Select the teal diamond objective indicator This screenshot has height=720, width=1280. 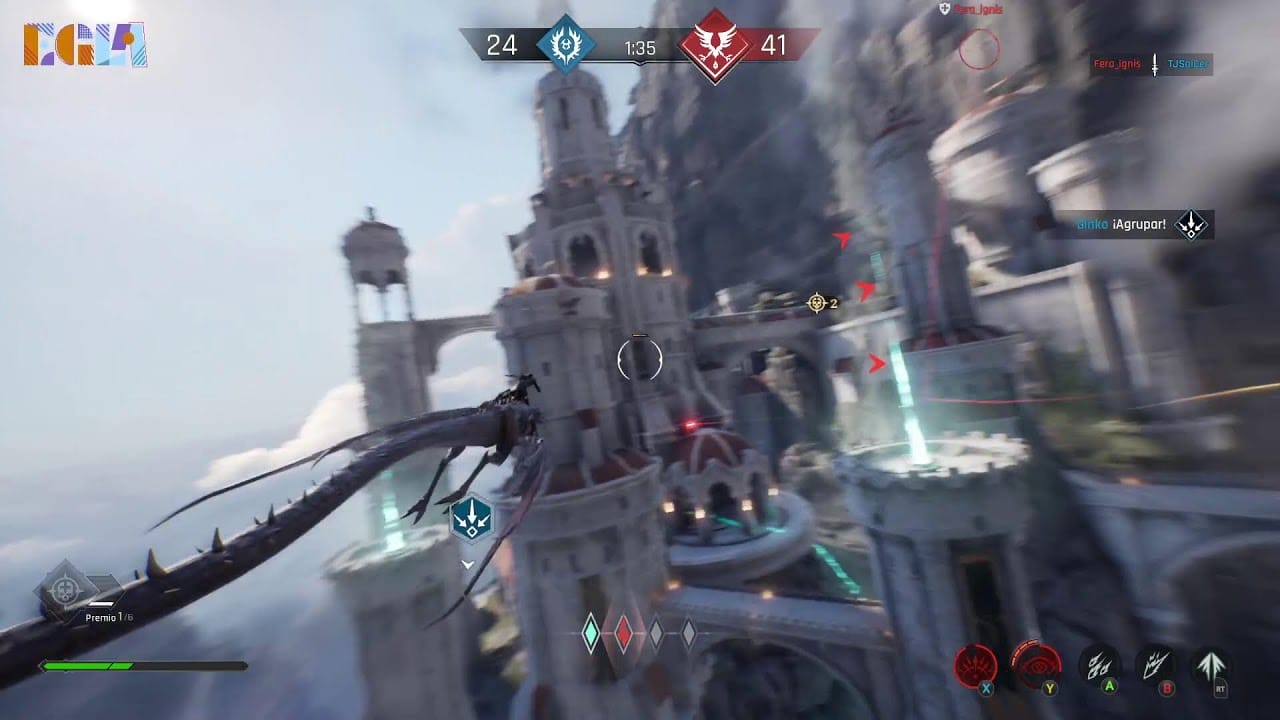[x=591, y=633]
